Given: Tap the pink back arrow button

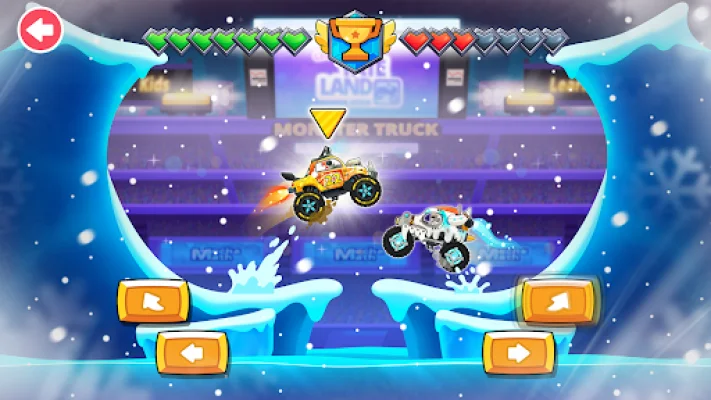Looking at the screenshot, I should click(40, 31).
